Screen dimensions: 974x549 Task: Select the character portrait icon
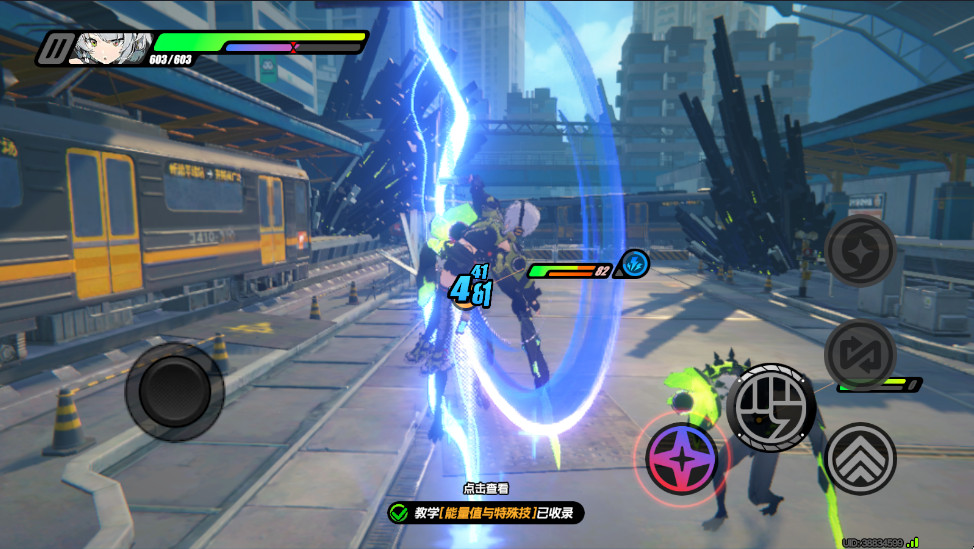(x=109, y=46)
